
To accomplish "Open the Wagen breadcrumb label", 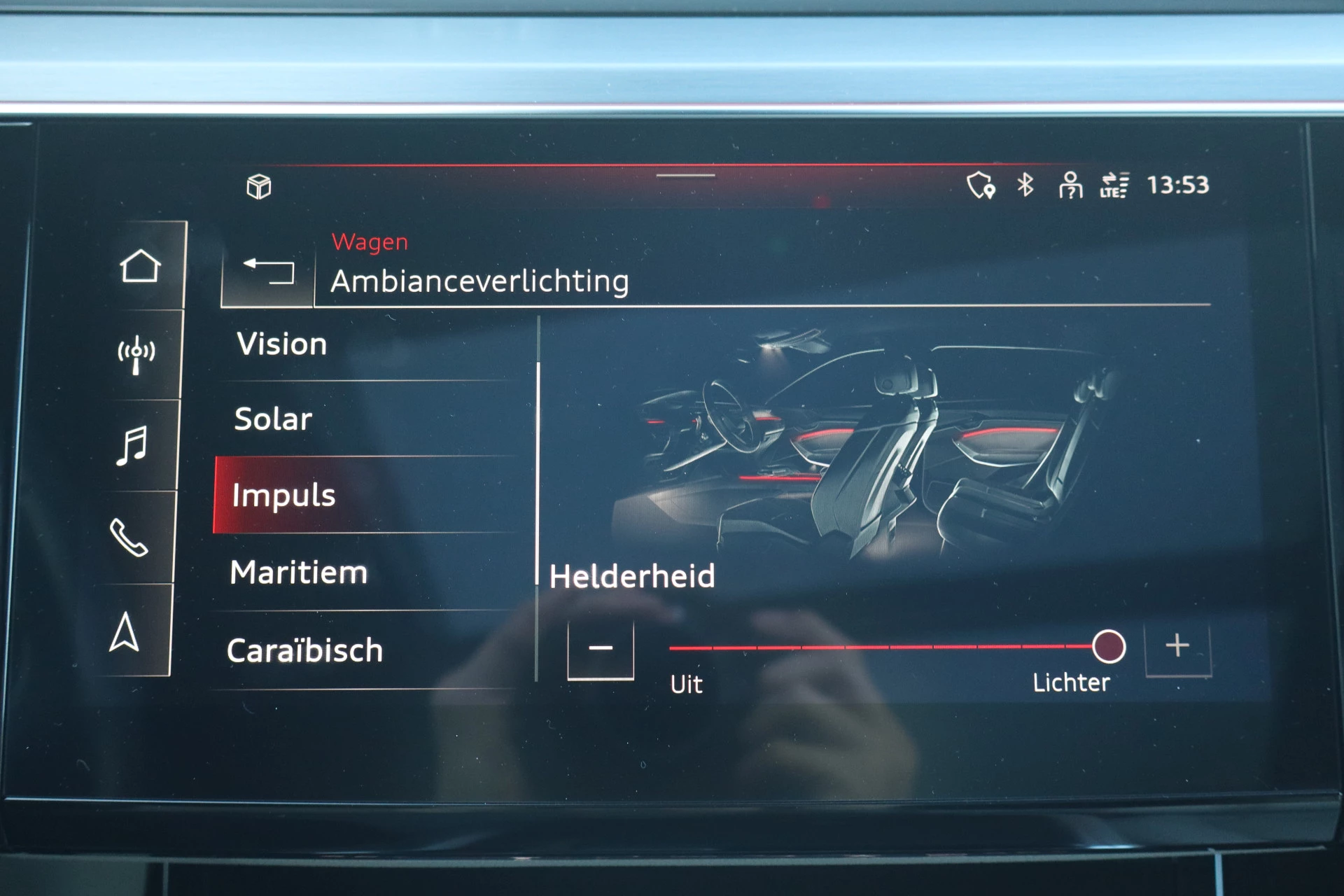I will (x=371, y=241).
